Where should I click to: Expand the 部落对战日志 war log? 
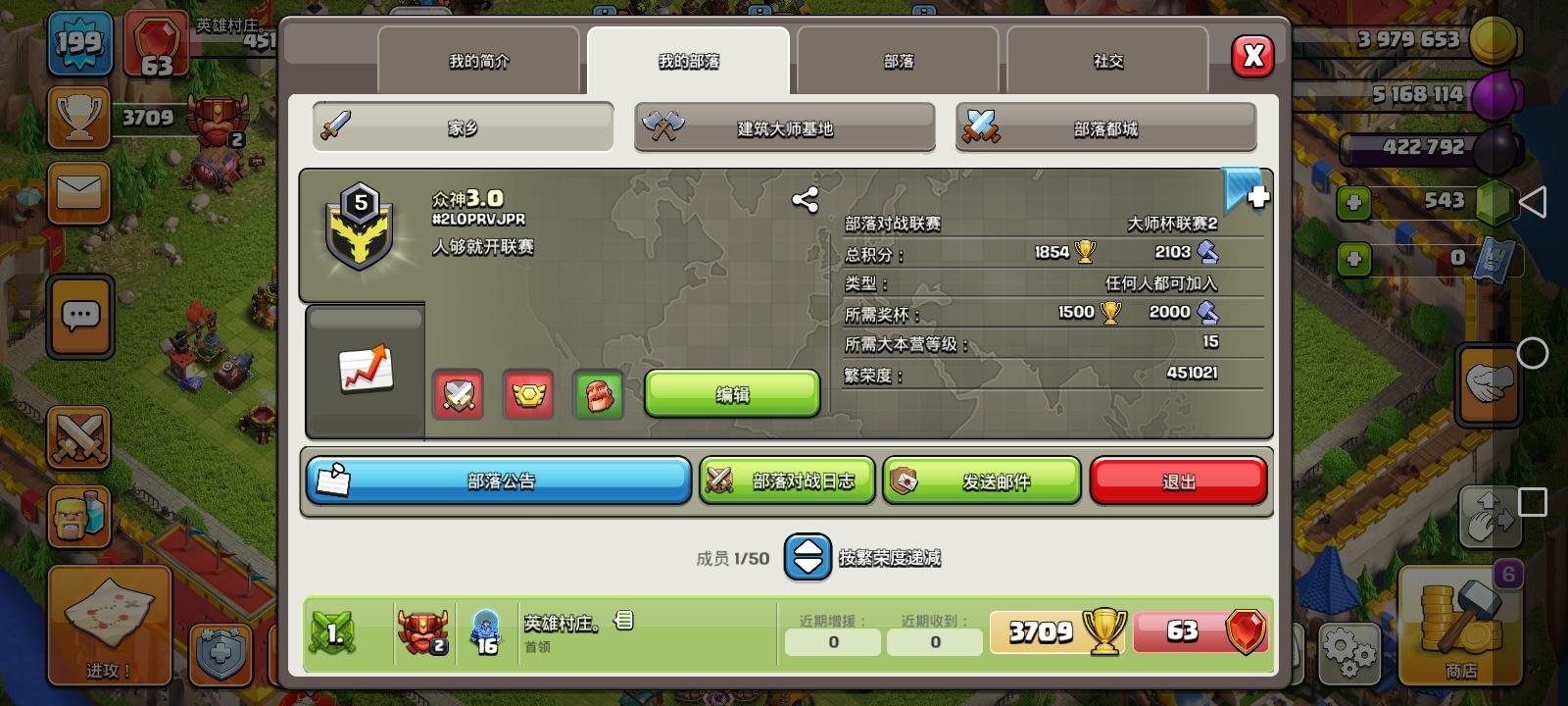point(785,479)
